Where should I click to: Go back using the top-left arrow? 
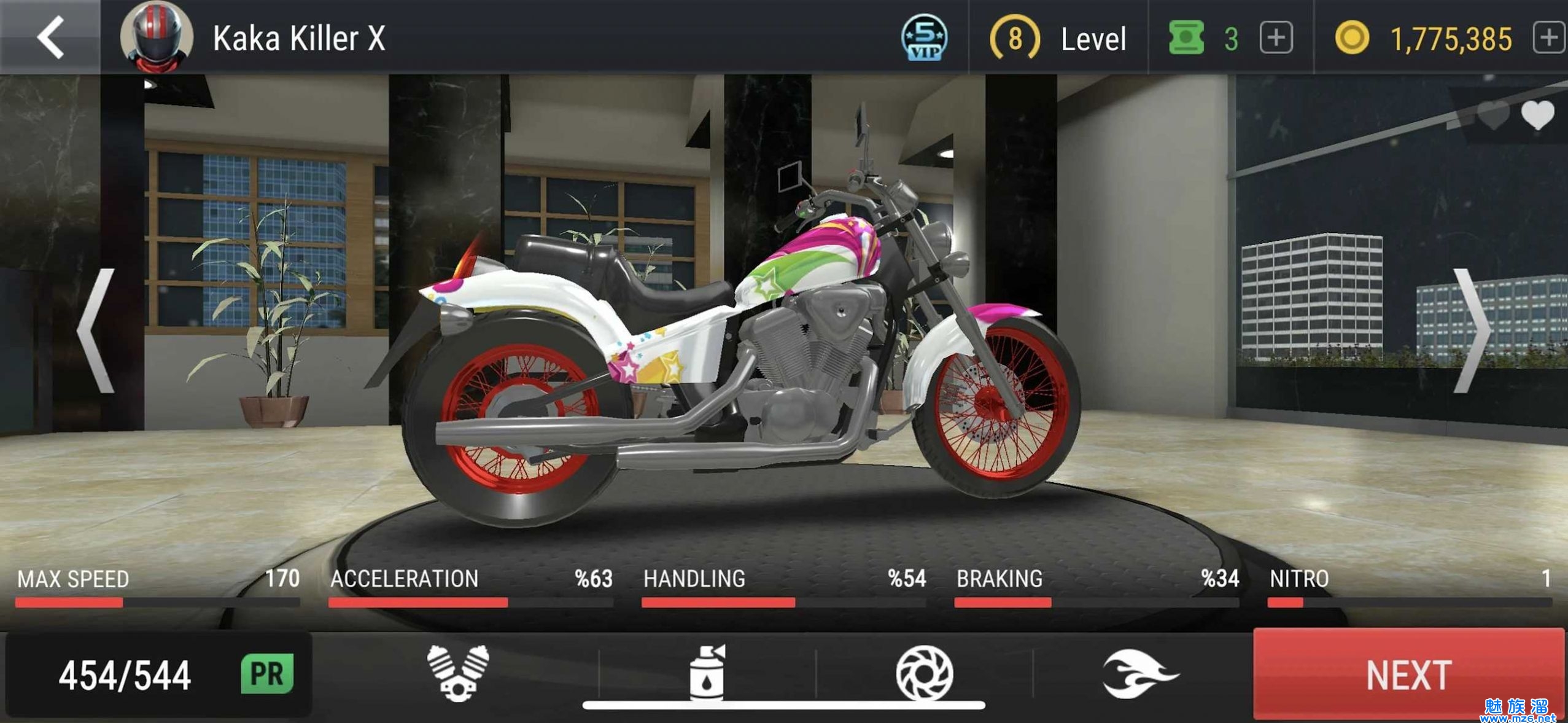[50, 38]
